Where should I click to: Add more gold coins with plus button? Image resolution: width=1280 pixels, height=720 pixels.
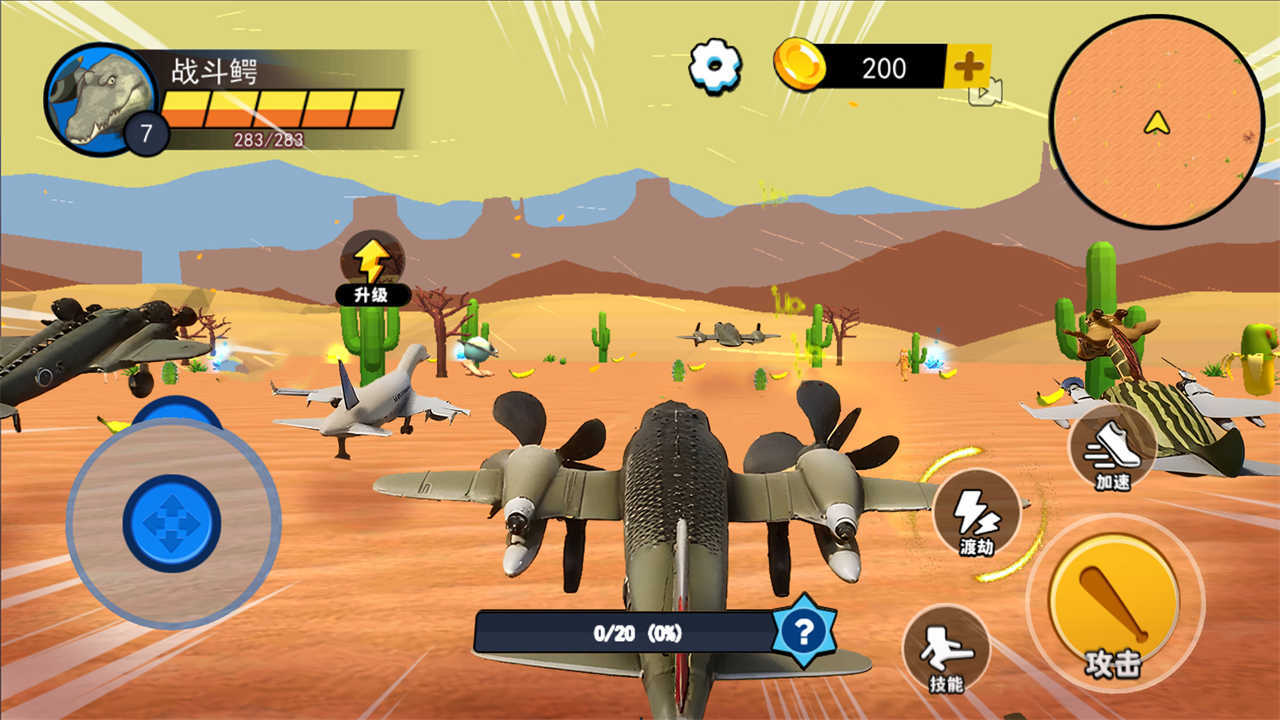tap(967, 67)
